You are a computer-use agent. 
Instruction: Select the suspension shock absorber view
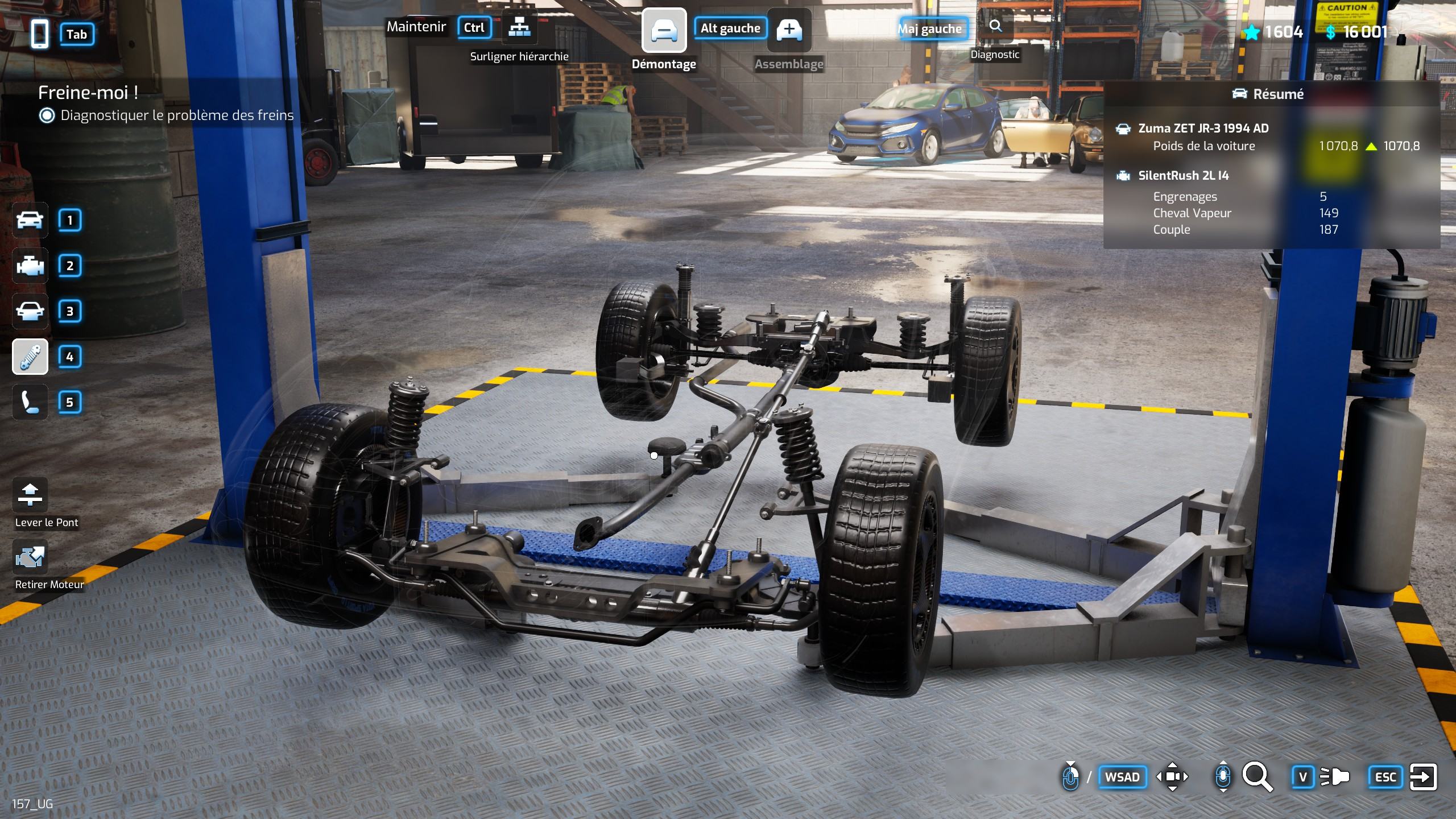(x=30, y=357)
